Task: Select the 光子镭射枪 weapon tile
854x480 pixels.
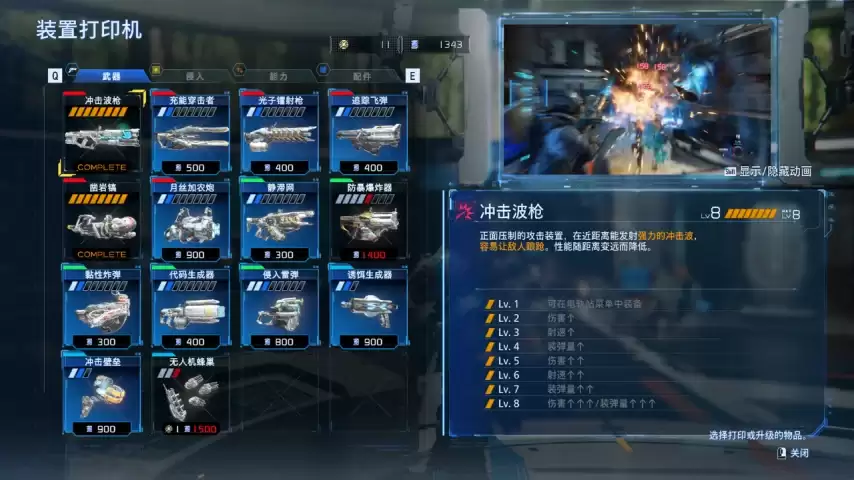Action: point(281,133)
